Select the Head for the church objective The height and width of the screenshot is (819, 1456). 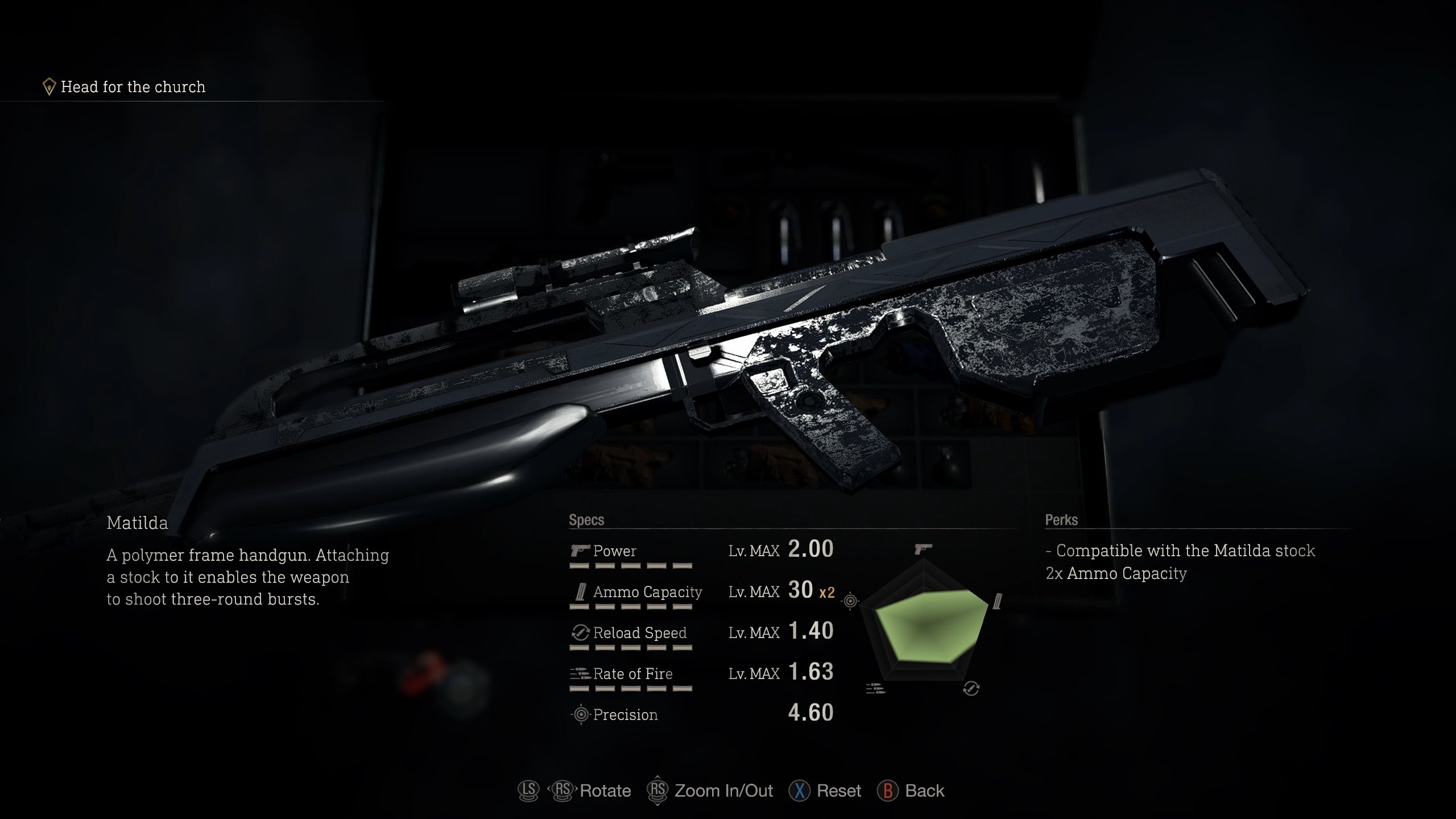click(132, 87)
